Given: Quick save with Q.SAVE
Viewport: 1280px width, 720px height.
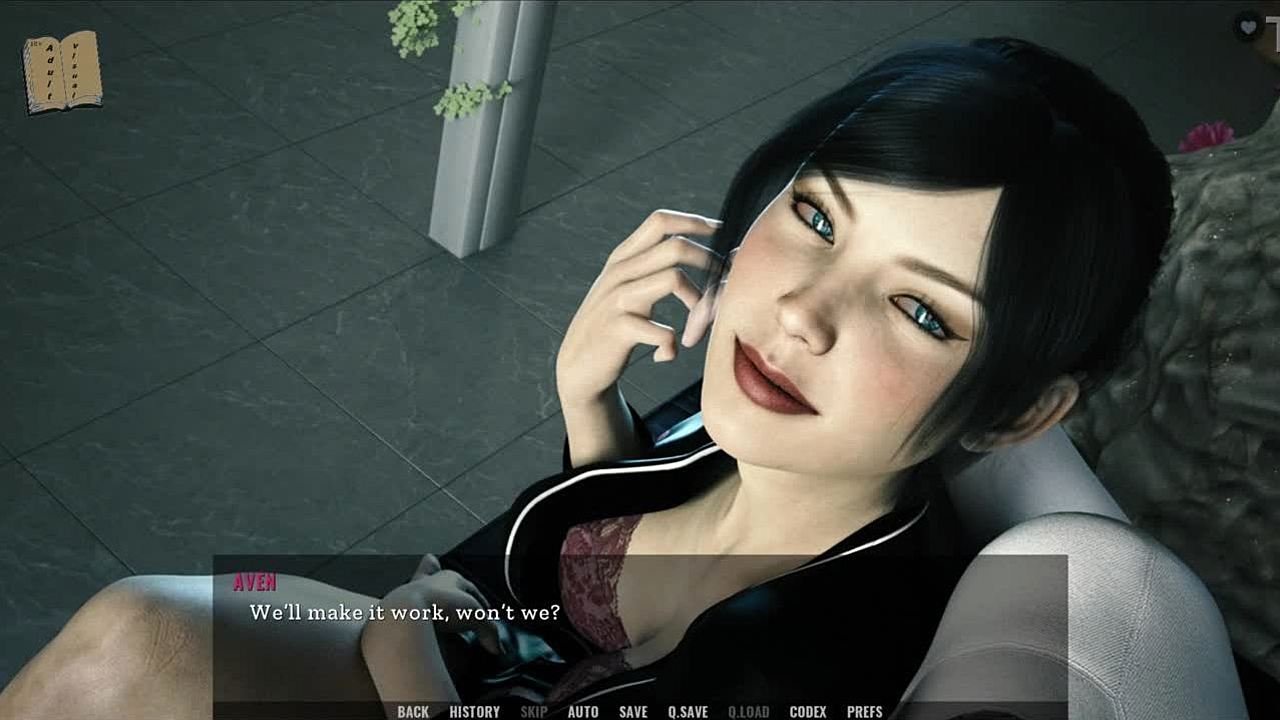Looking at the screenshot, I should click(688, 712).
